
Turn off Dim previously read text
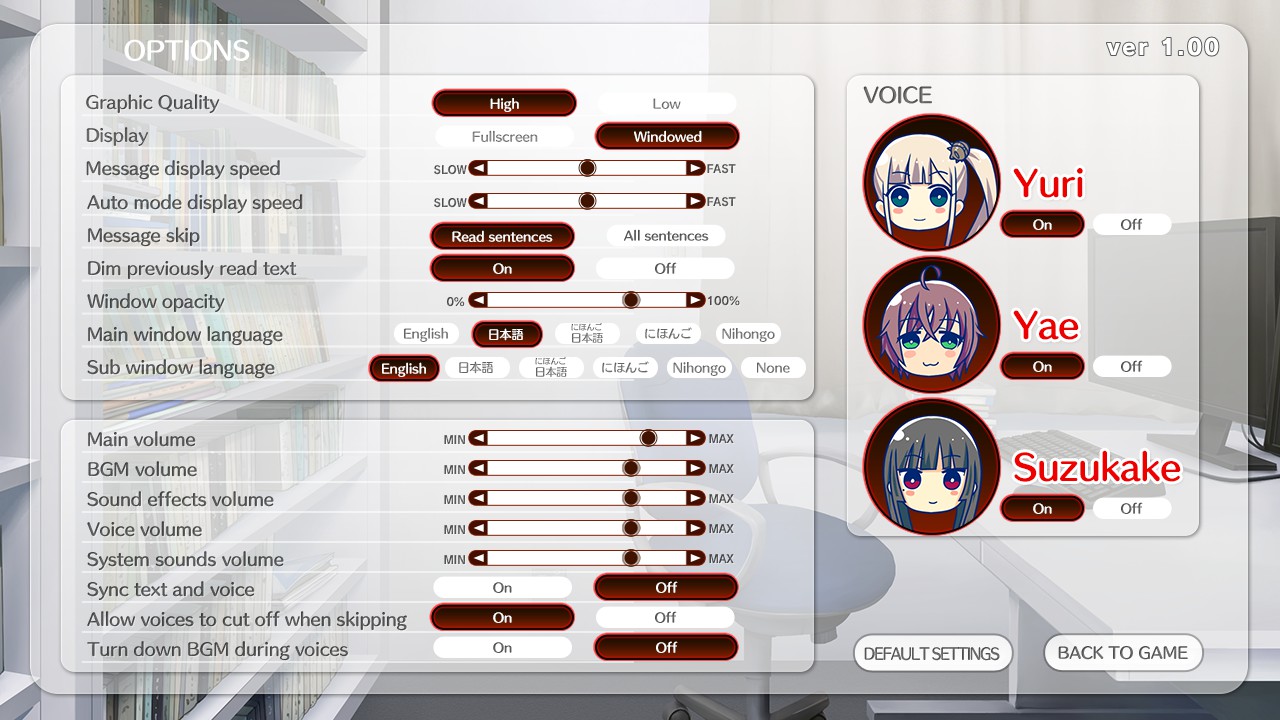point(665,268)
